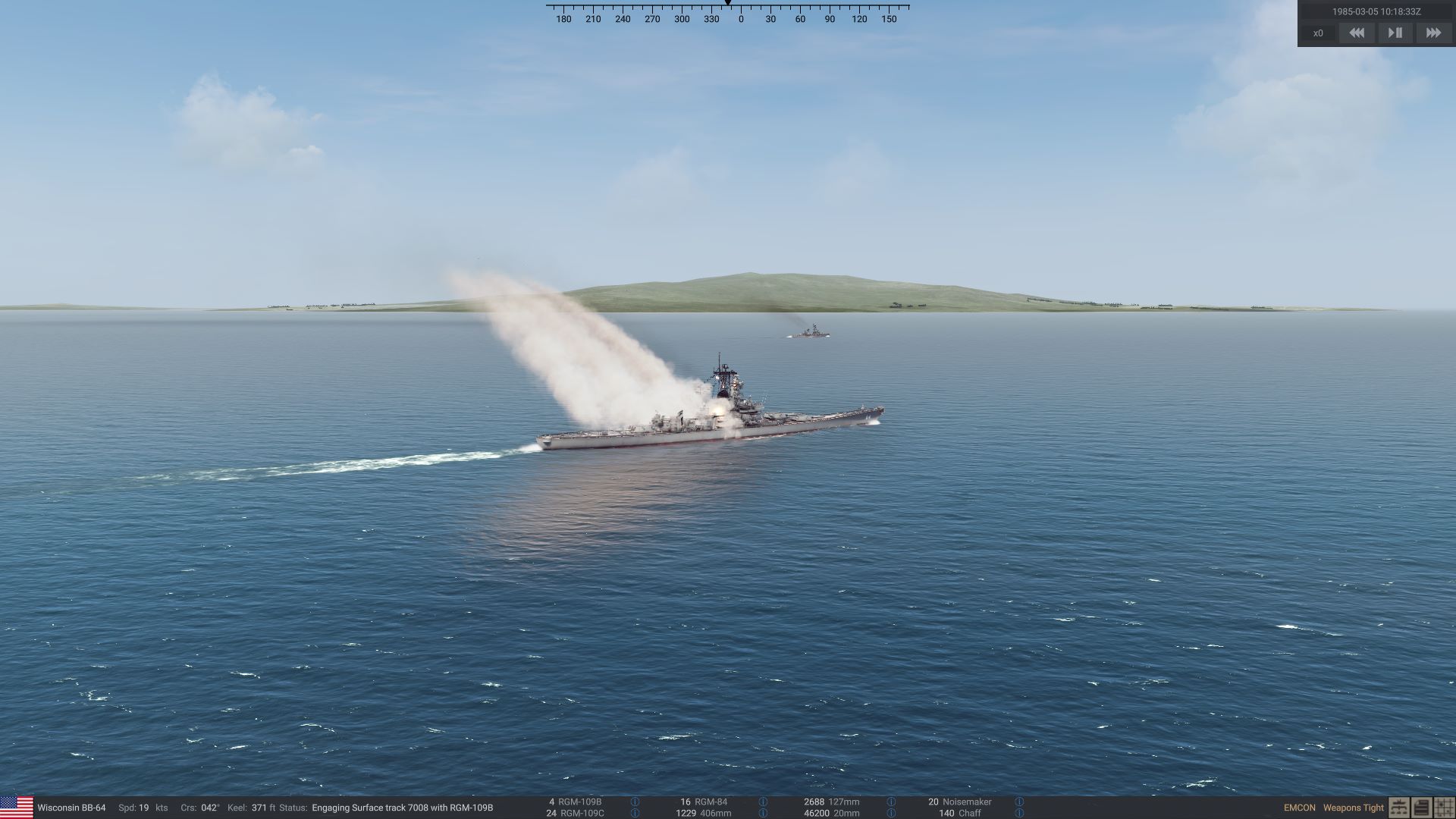
Task: Speed up the time compression
Action: (x=1433, y=33)
